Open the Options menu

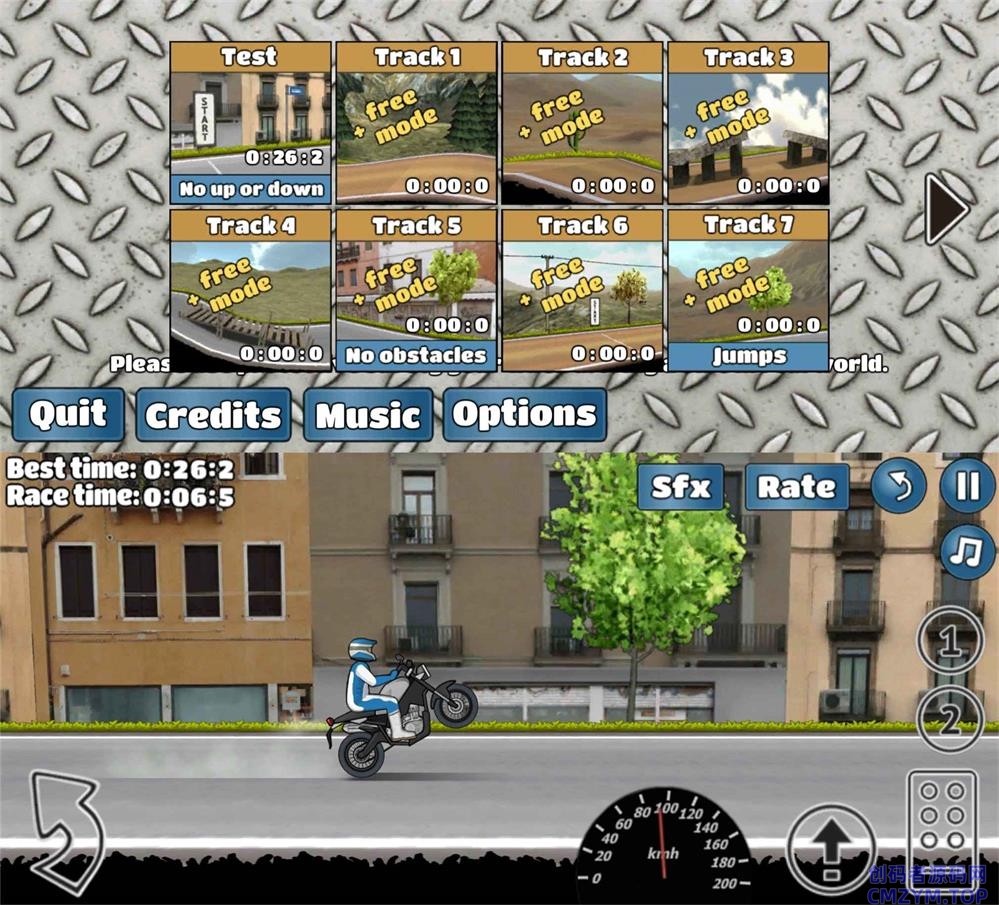(524, 414)
